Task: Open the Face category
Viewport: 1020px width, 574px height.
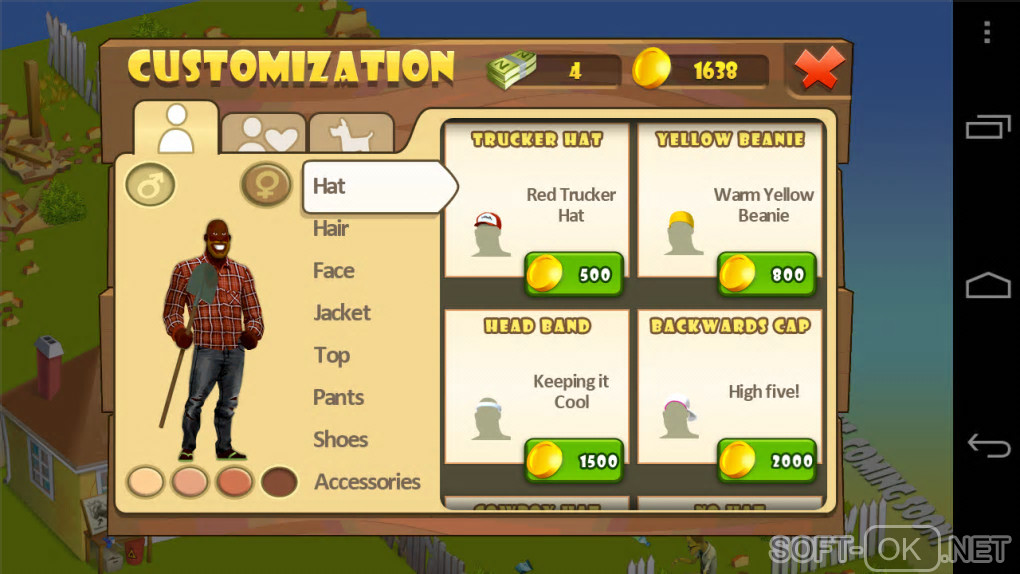Action: pyautogui.click(x=334, y=270)
